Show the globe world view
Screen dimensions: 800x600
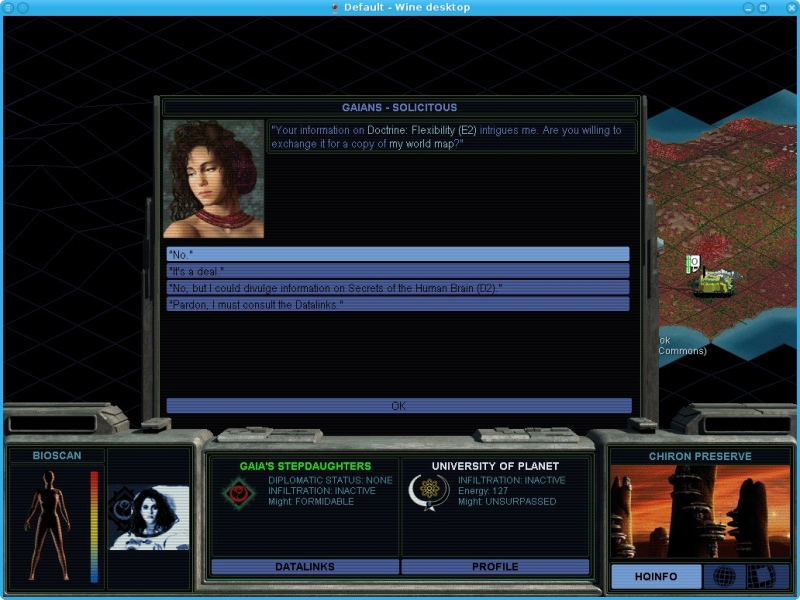tap(724, 576)
